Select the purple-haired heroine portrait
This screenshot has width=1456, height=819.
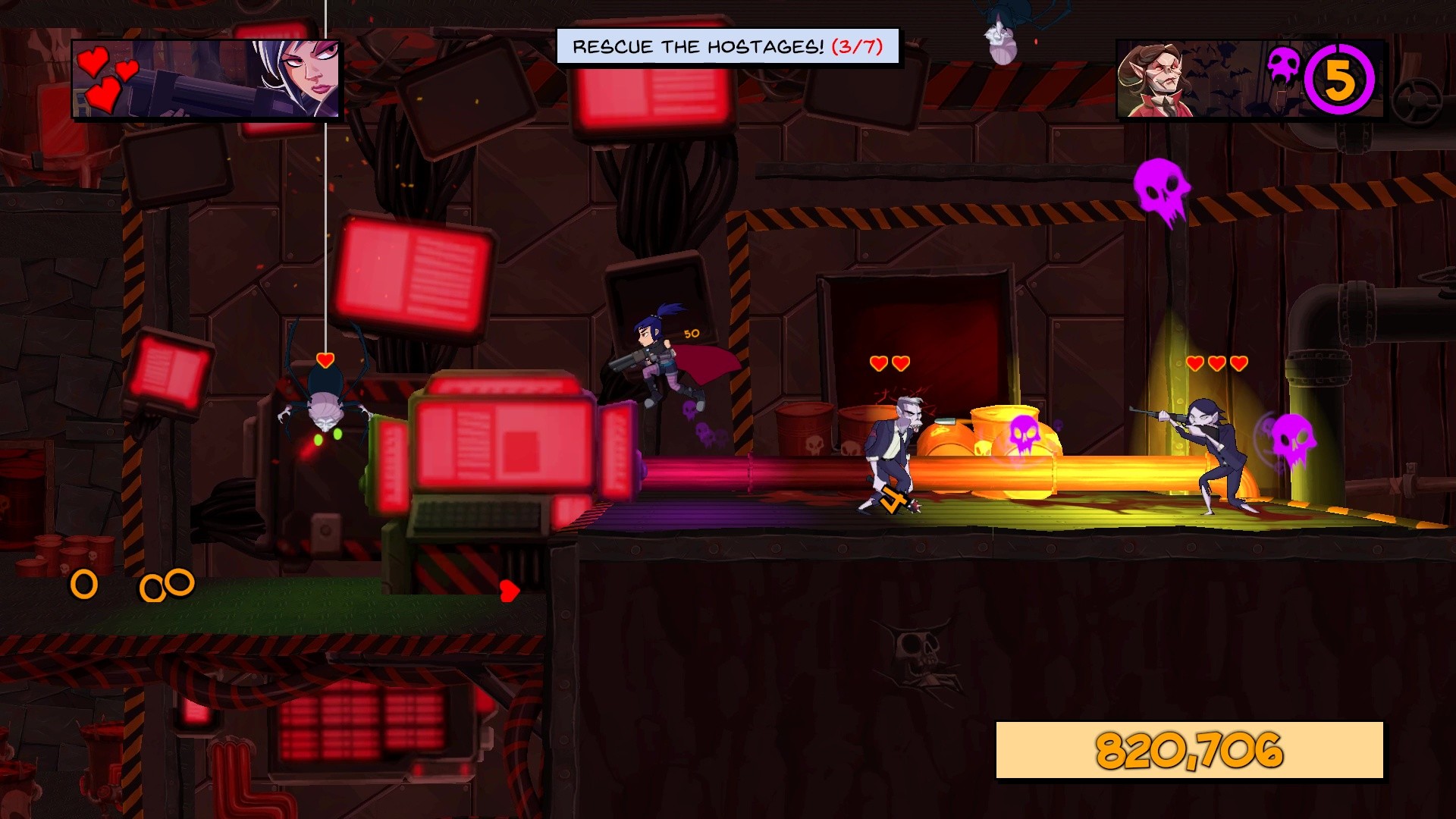tap(296, 79)
